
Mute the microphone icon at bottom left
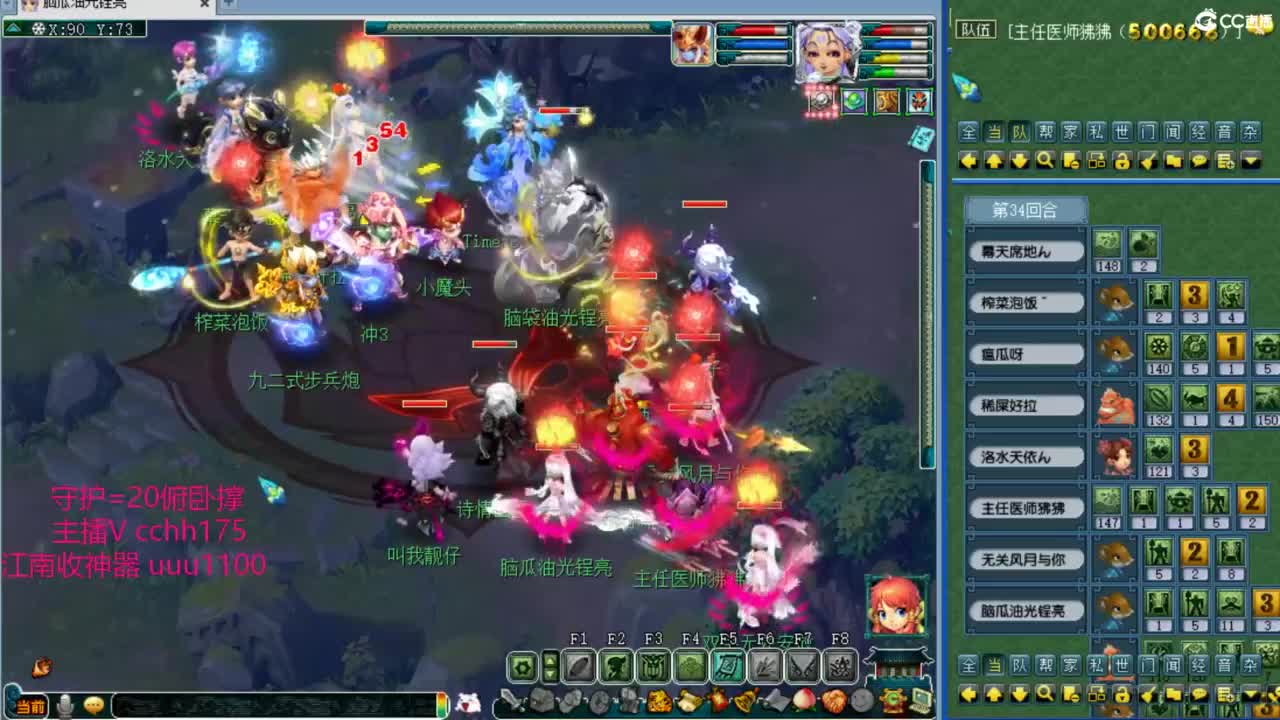[63, 706]
